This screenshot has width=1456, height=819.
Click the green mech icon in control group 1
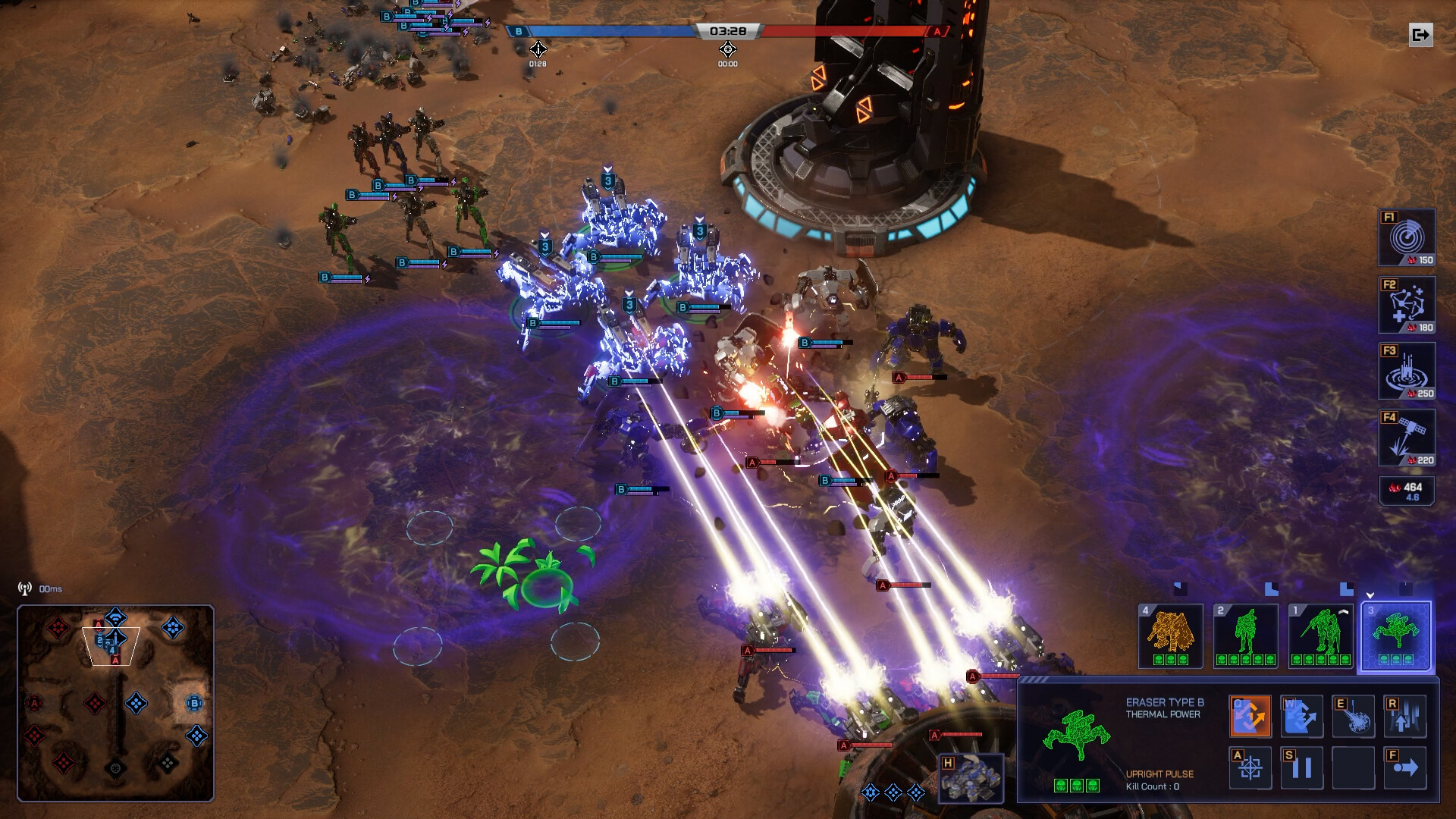[1321, 635]
